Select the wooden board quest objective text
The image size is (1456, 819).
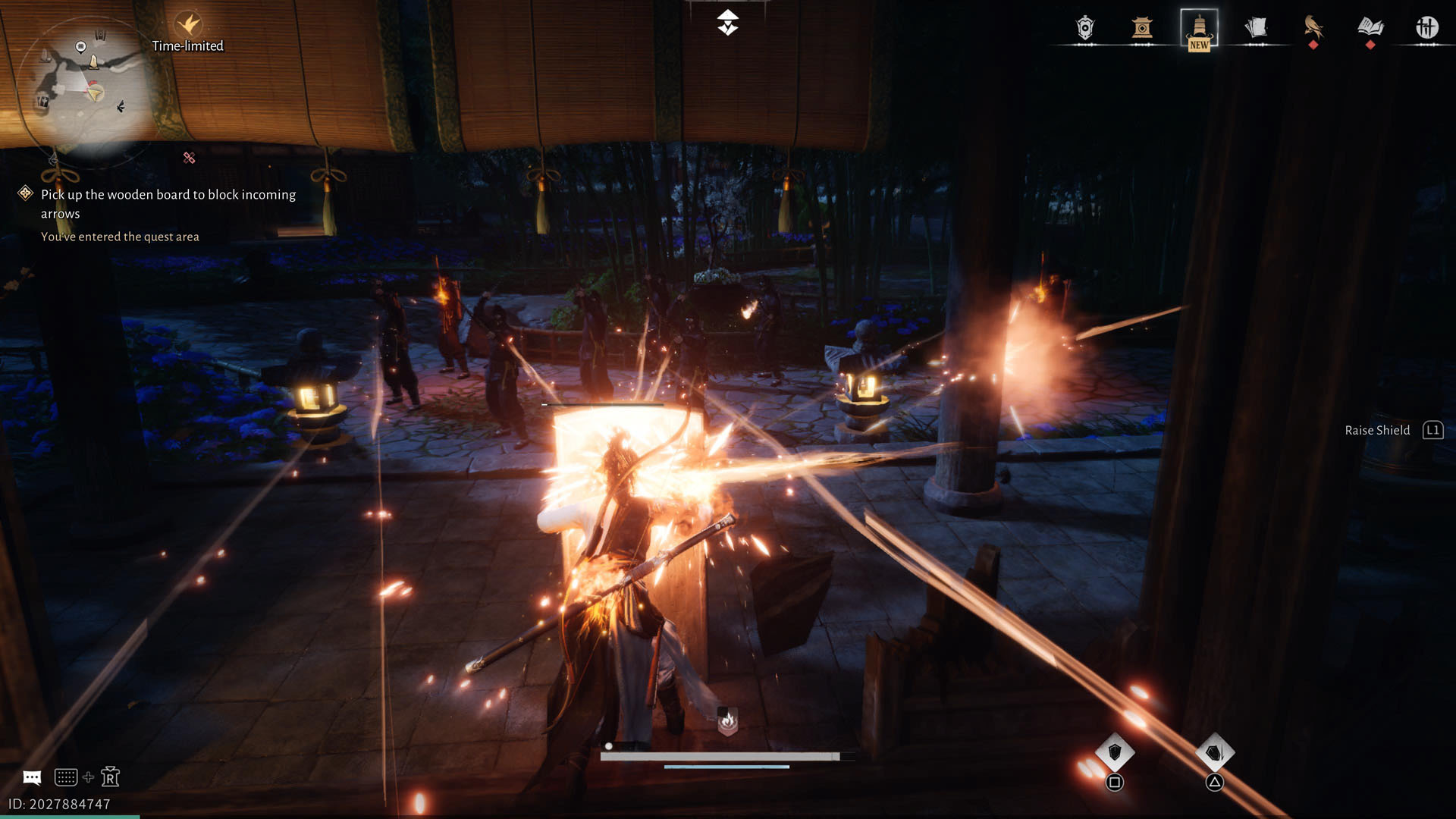[x=168, y=203]
